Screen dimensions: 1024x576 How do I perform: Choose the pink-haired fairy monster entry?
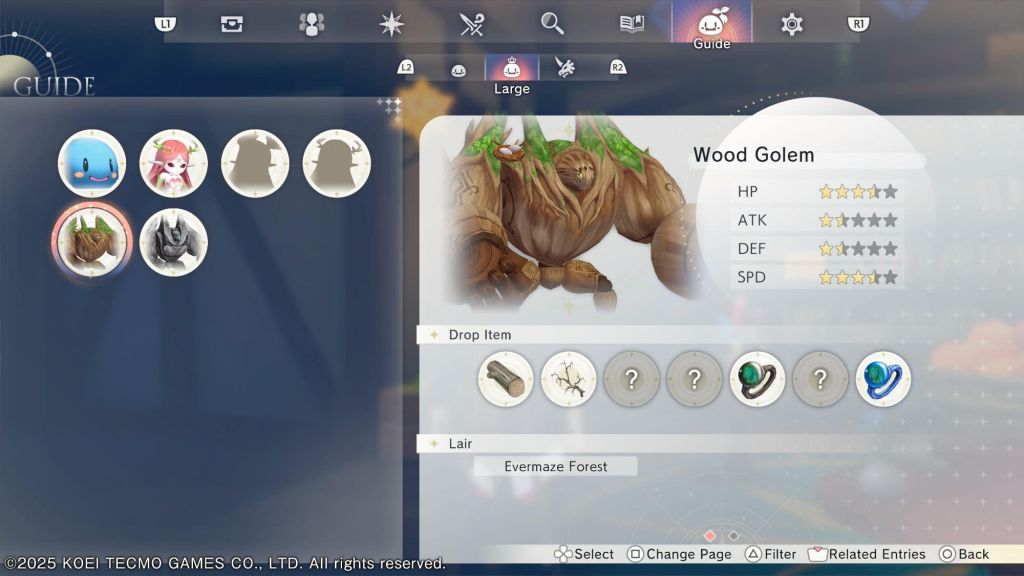[x=173, y=163]
